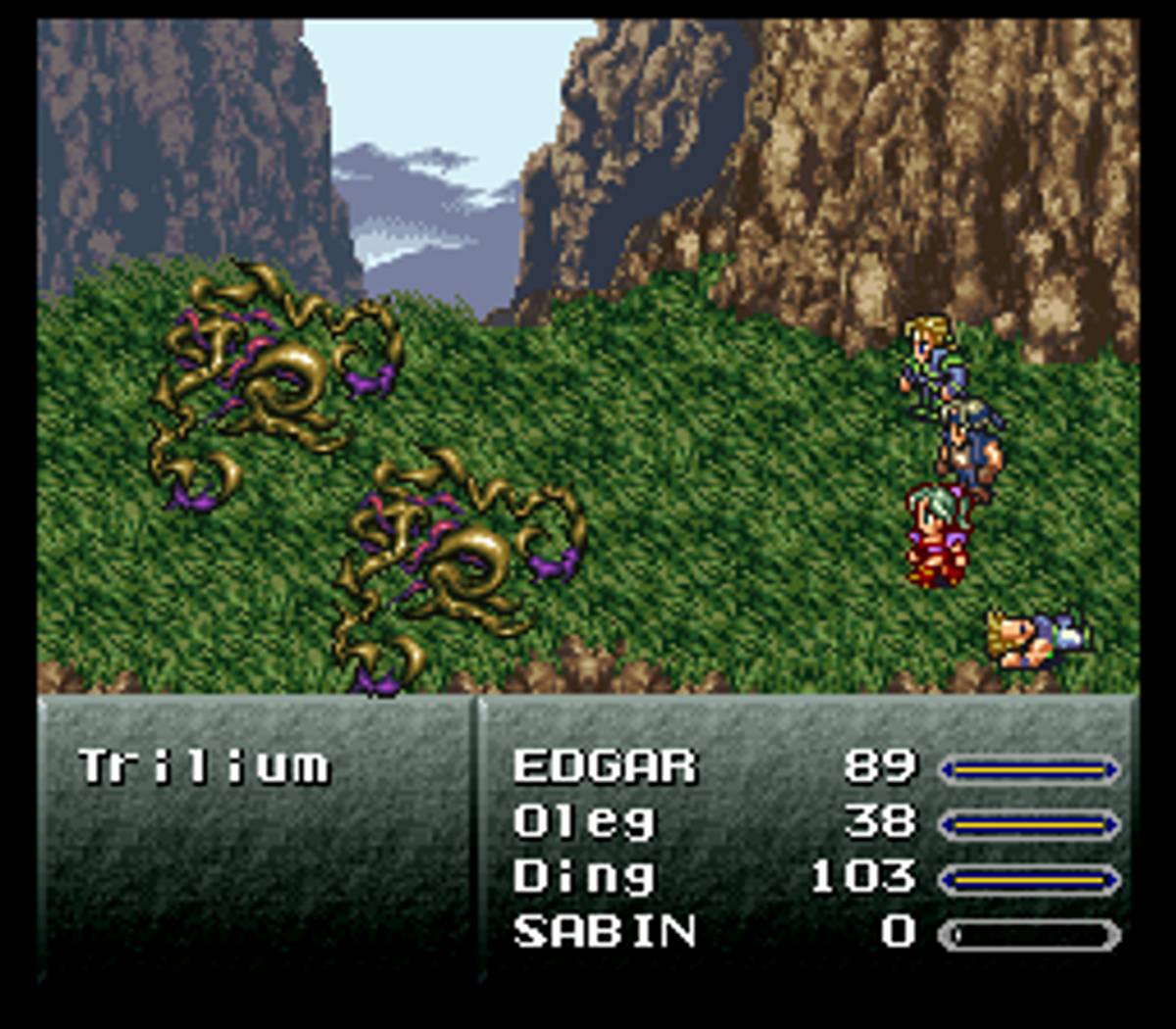Select the fallen SABIN's name

pos(605,931)
